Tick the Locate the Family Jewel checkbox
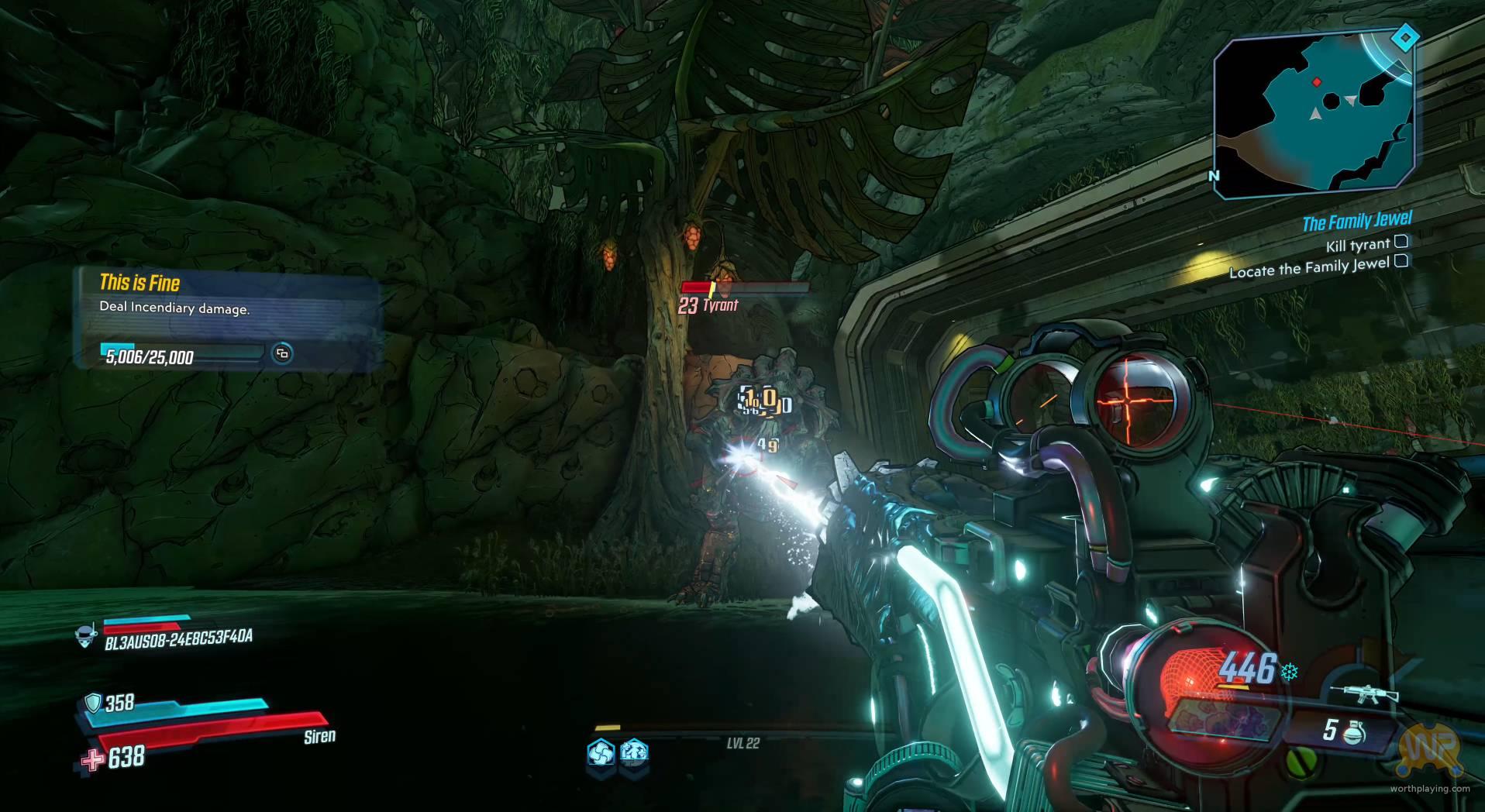The image size is (1485, 812). point(1401,261)
